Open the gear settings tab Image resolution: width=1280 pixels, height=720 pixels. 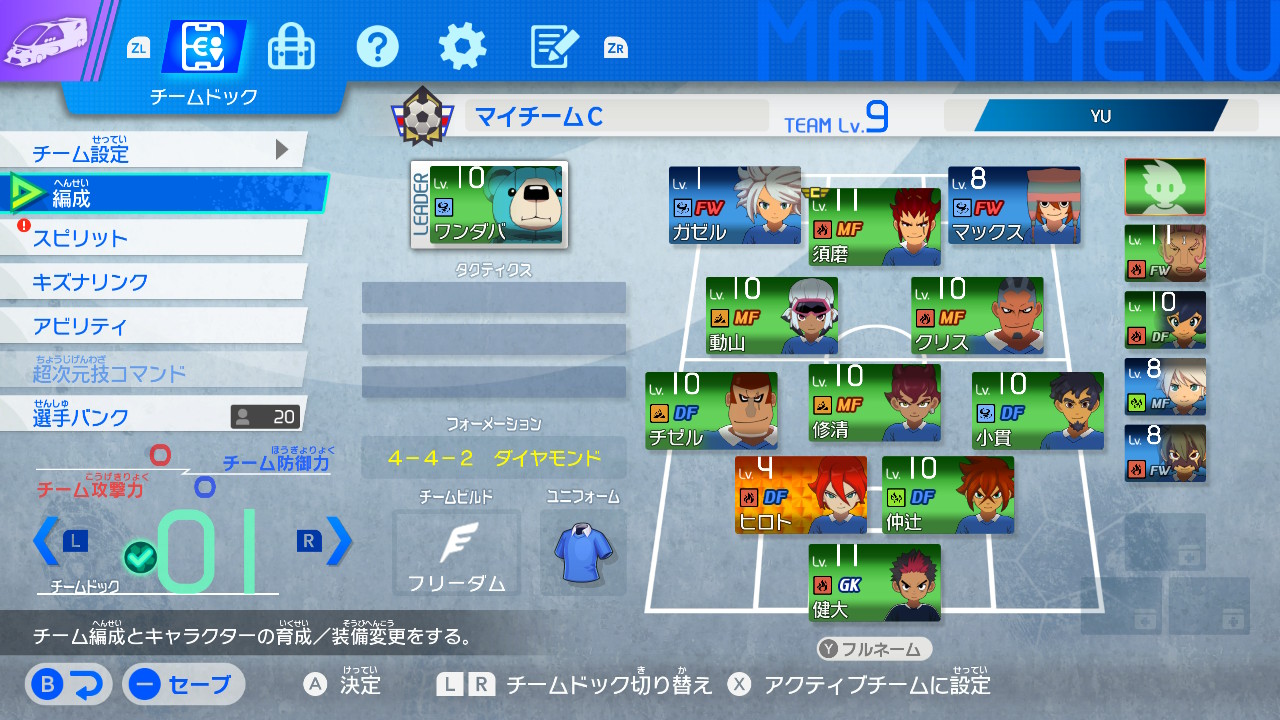462,46
